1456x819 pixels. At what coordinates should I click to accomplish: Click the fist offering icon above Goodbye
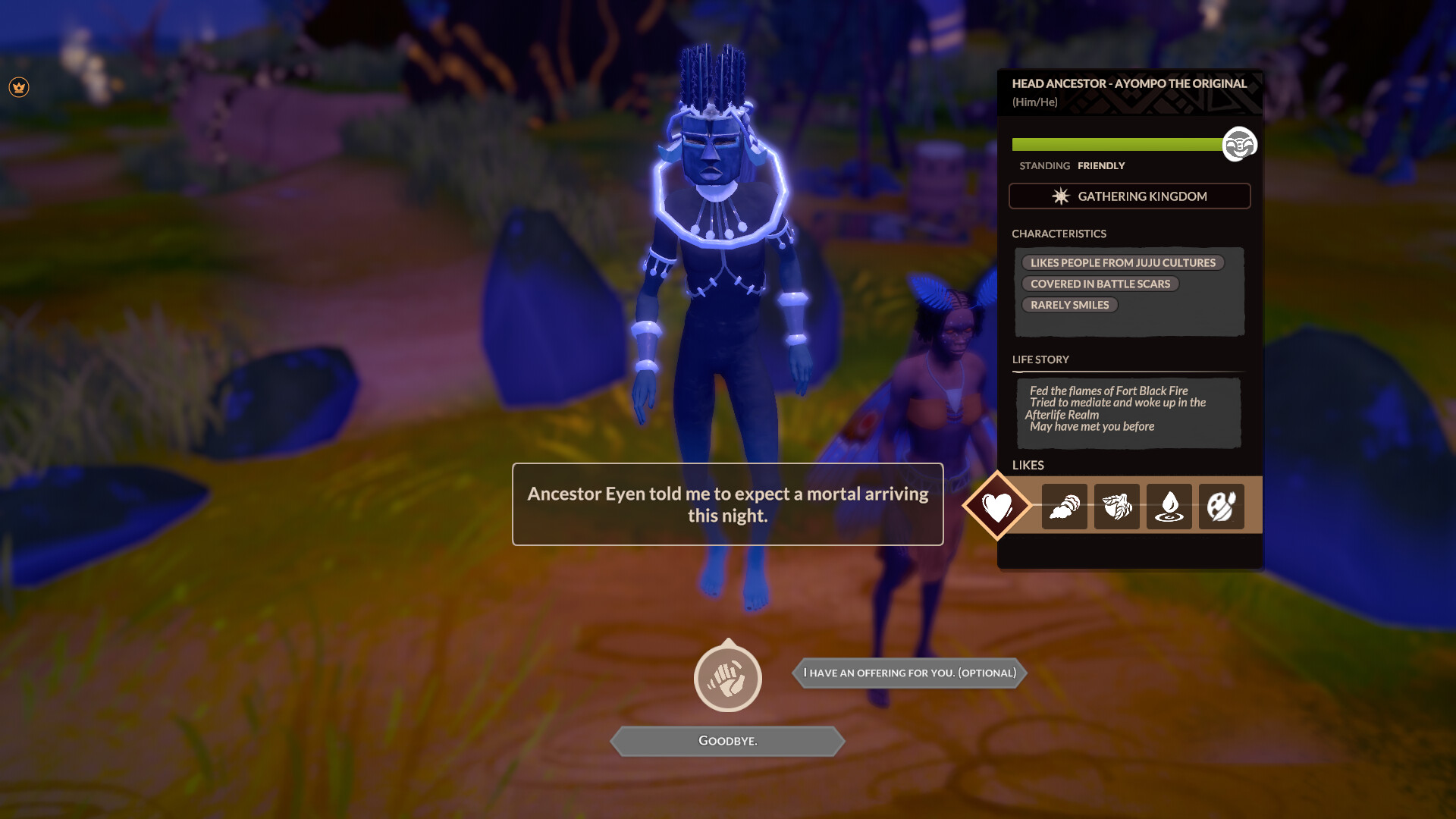727,678
